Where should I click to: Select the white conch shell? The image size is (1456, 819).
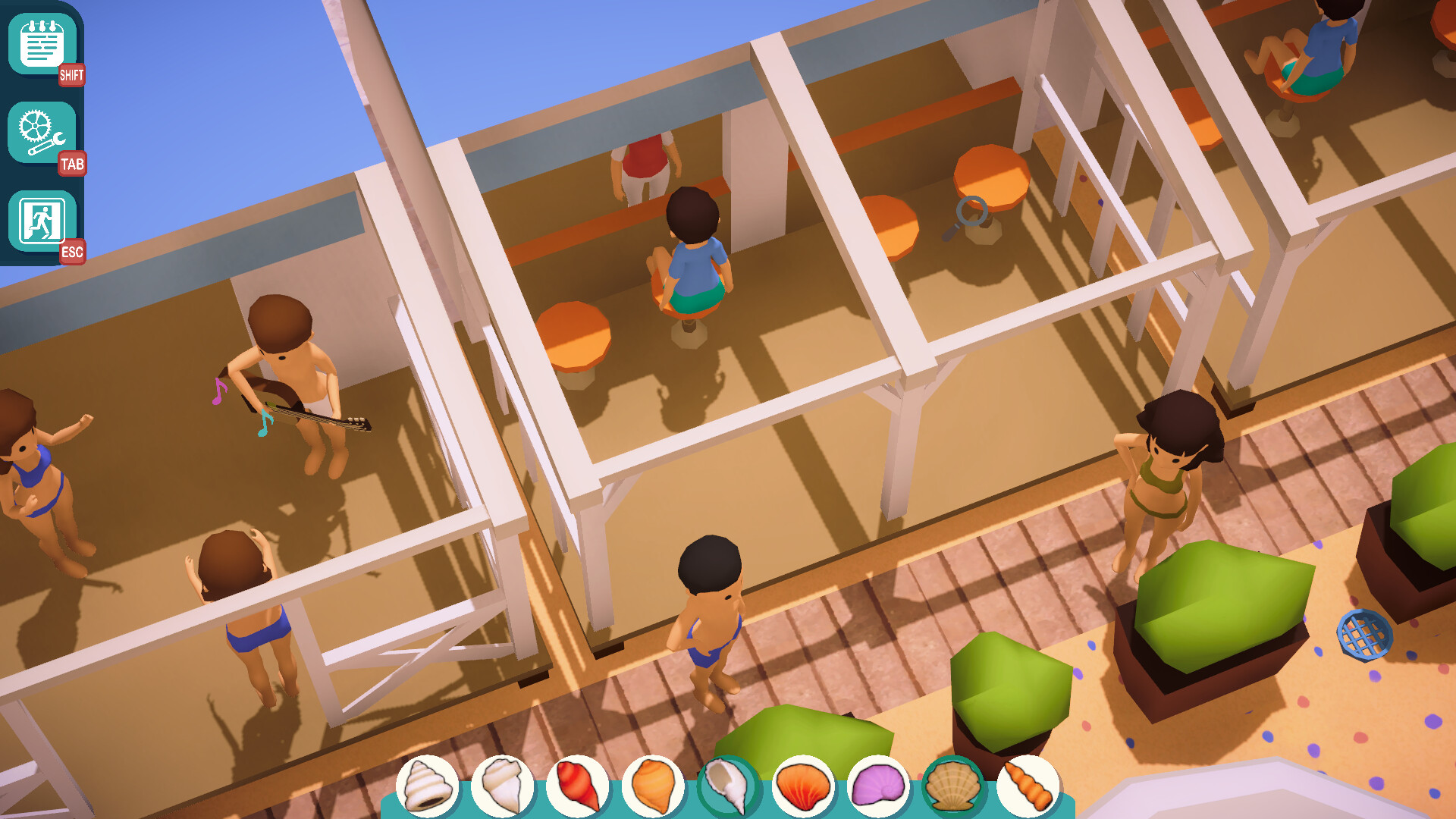(502, 786)
